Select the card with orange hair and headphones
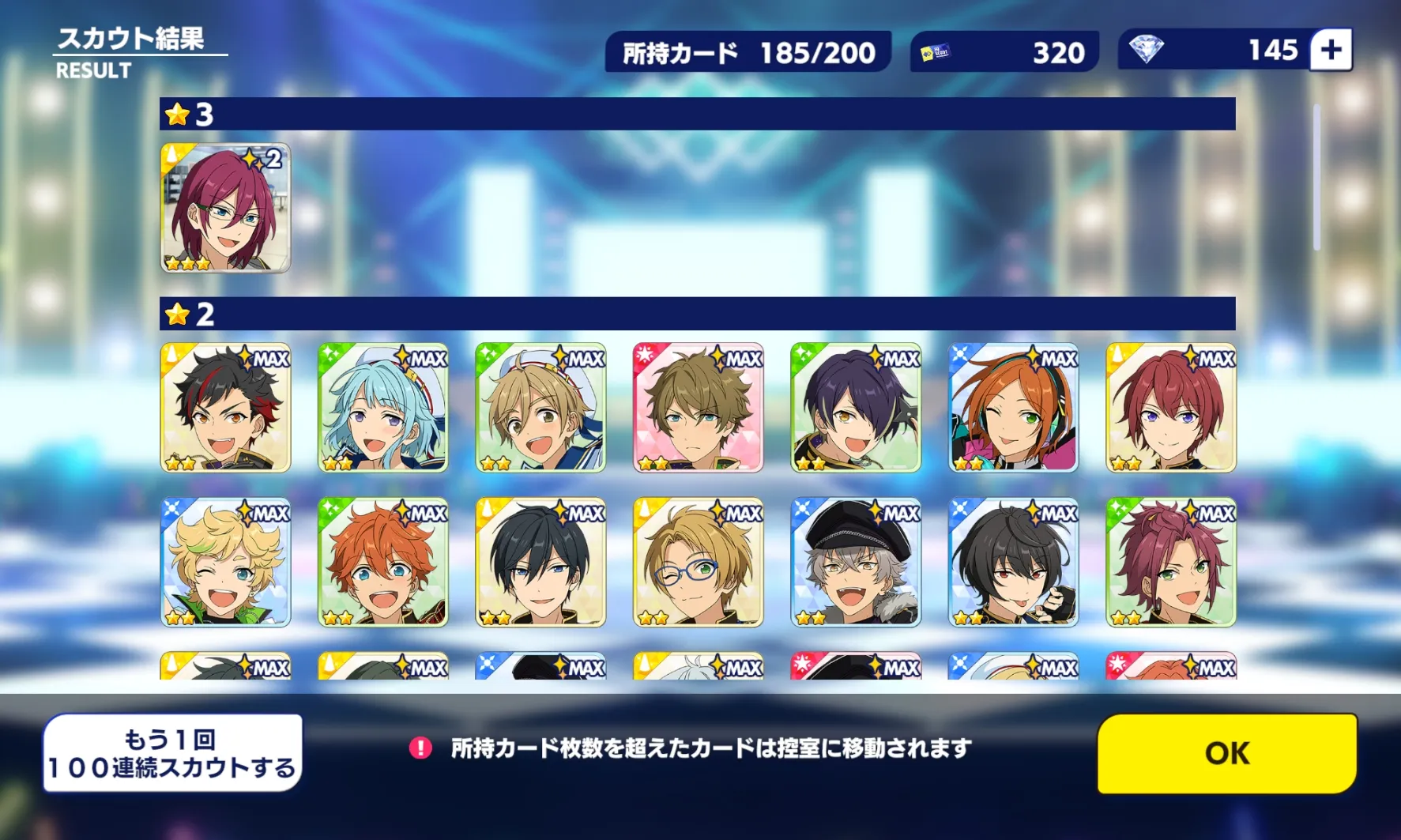 [x=1013, y=408]
